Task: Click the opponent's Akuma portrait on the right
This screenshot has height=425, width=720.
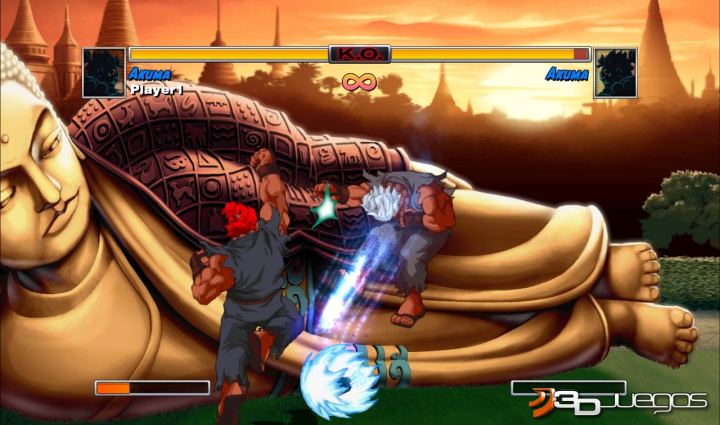Action: point(616,72)
